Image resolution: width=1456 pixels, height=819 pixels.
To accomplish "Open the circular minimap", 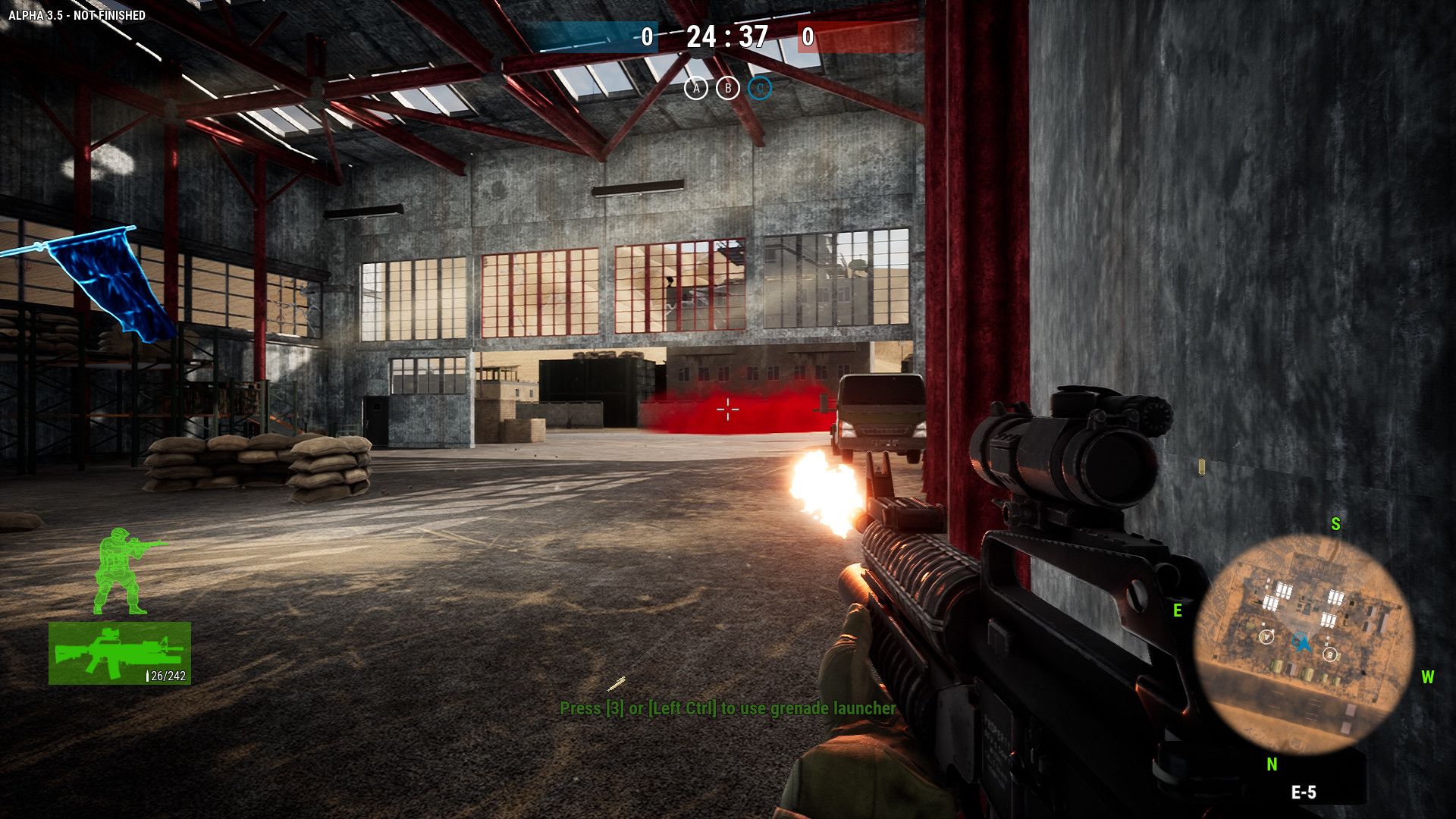I will 1304,645.
